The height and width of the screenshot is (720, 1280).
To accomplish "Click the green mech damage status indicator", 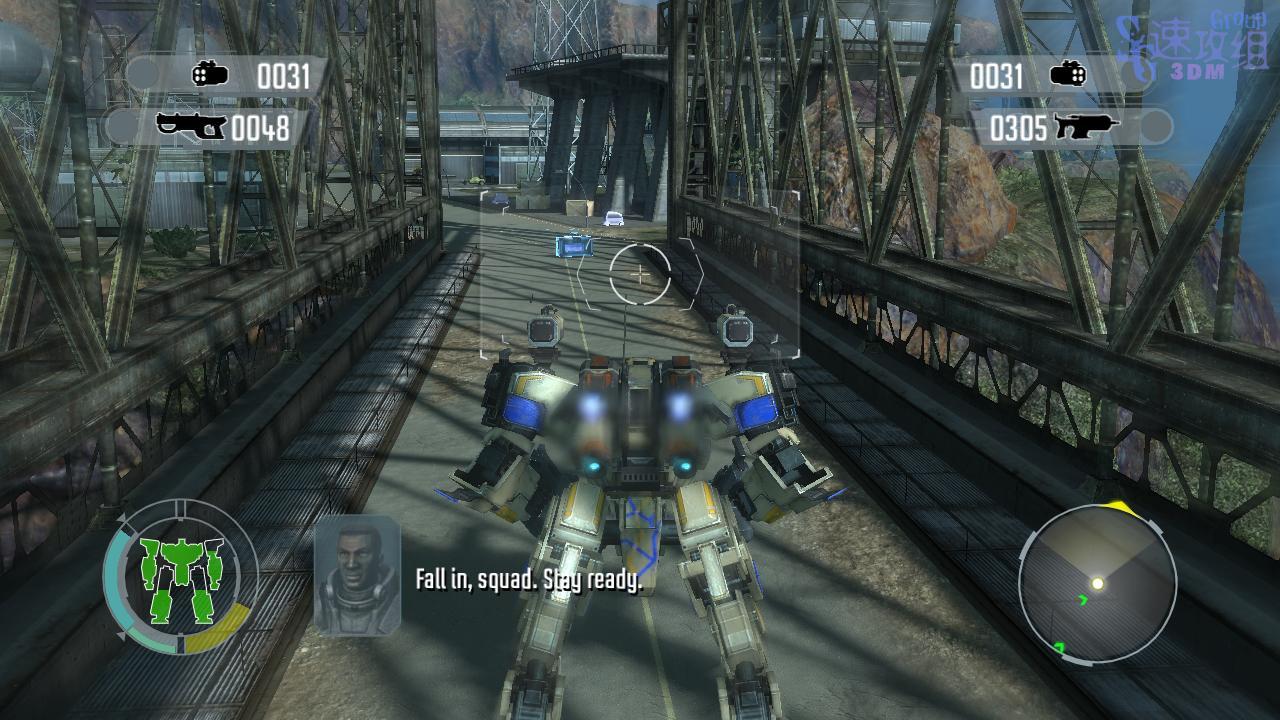I will point(181,577).
